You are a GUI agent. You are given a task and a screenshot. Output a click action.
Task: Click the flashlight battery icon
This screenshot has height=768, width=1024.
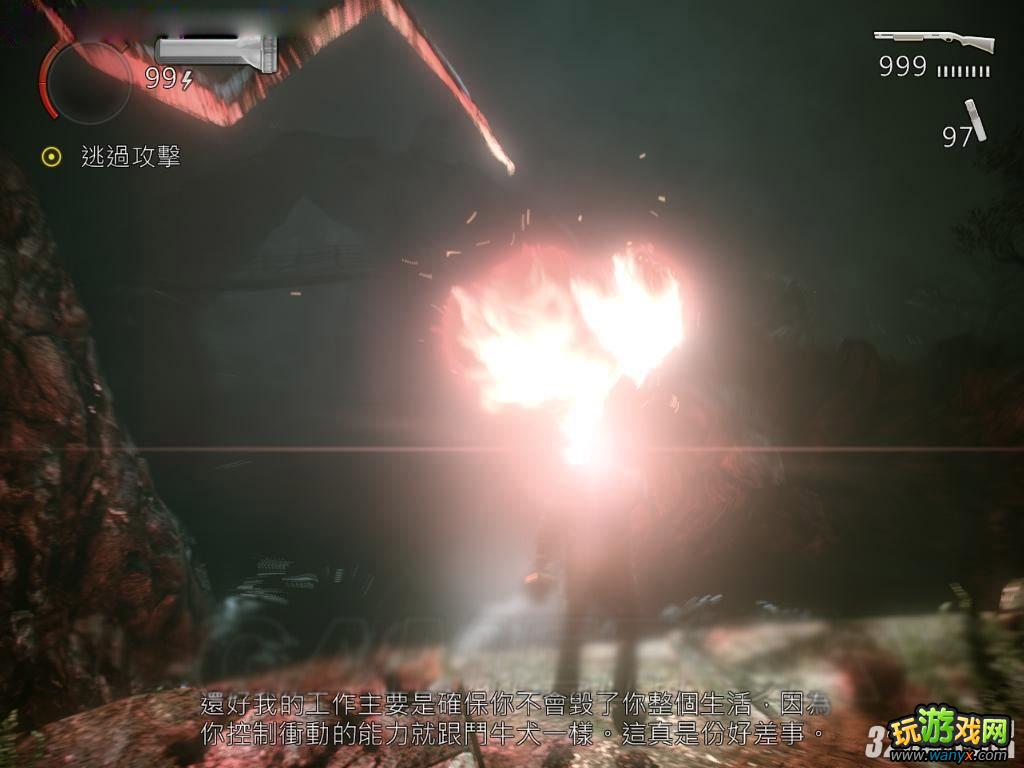[x=216, y=51]
